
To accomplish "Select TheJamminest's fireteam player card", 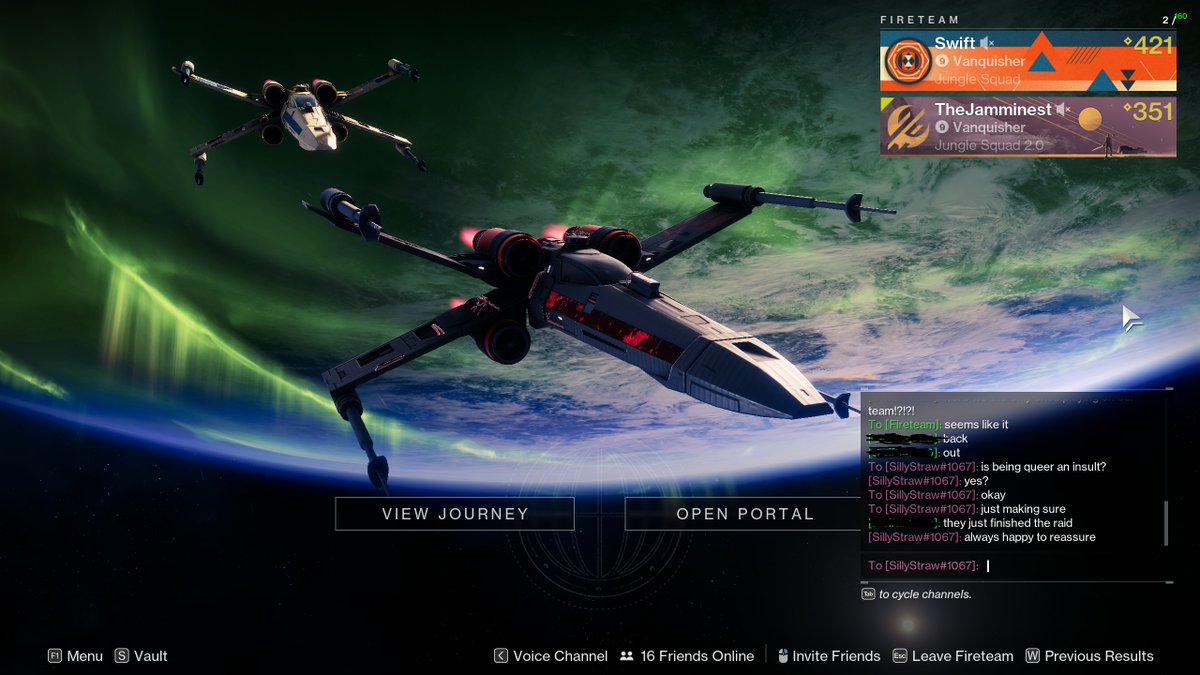I will (1028, 127).
